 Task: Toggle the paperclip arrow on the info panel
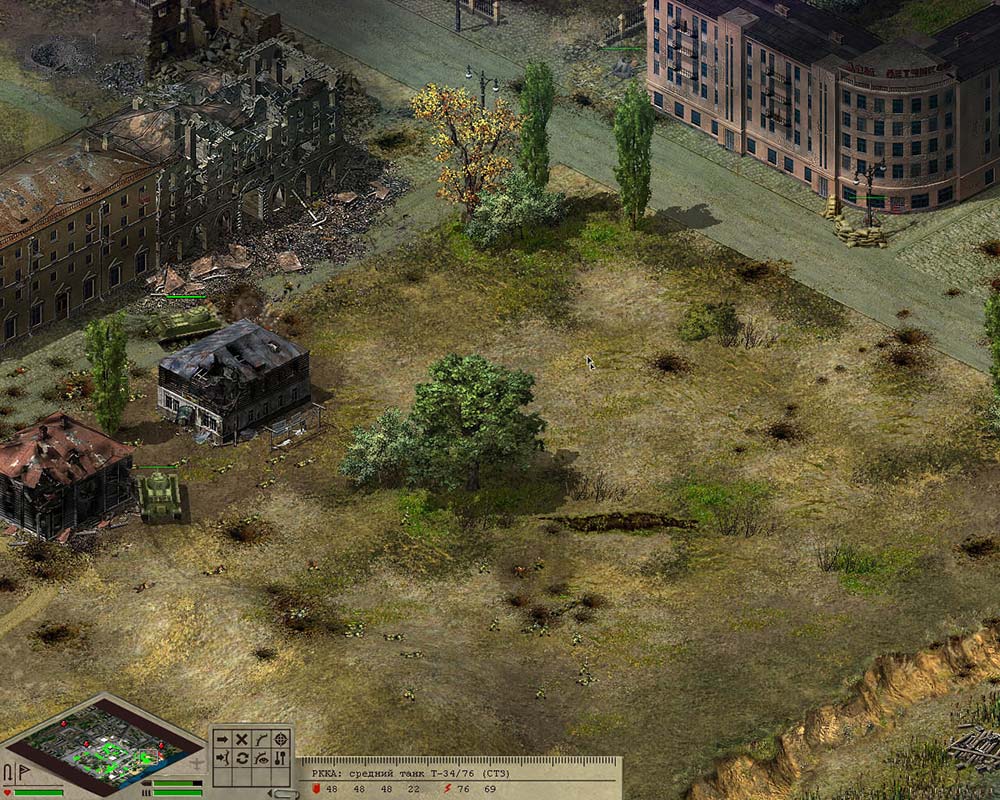(x=285, y=793)
